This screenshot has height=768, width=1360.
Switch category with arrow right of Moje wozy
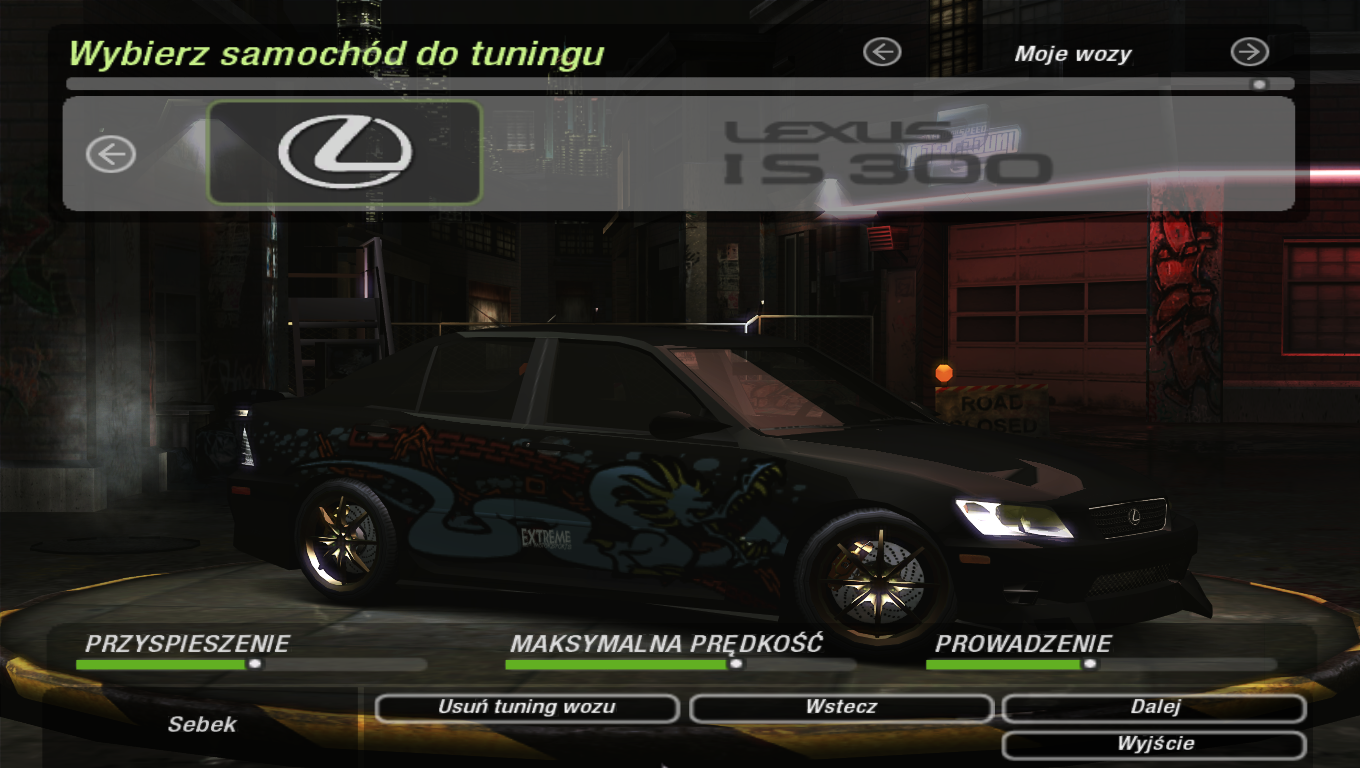point(1249,52)
